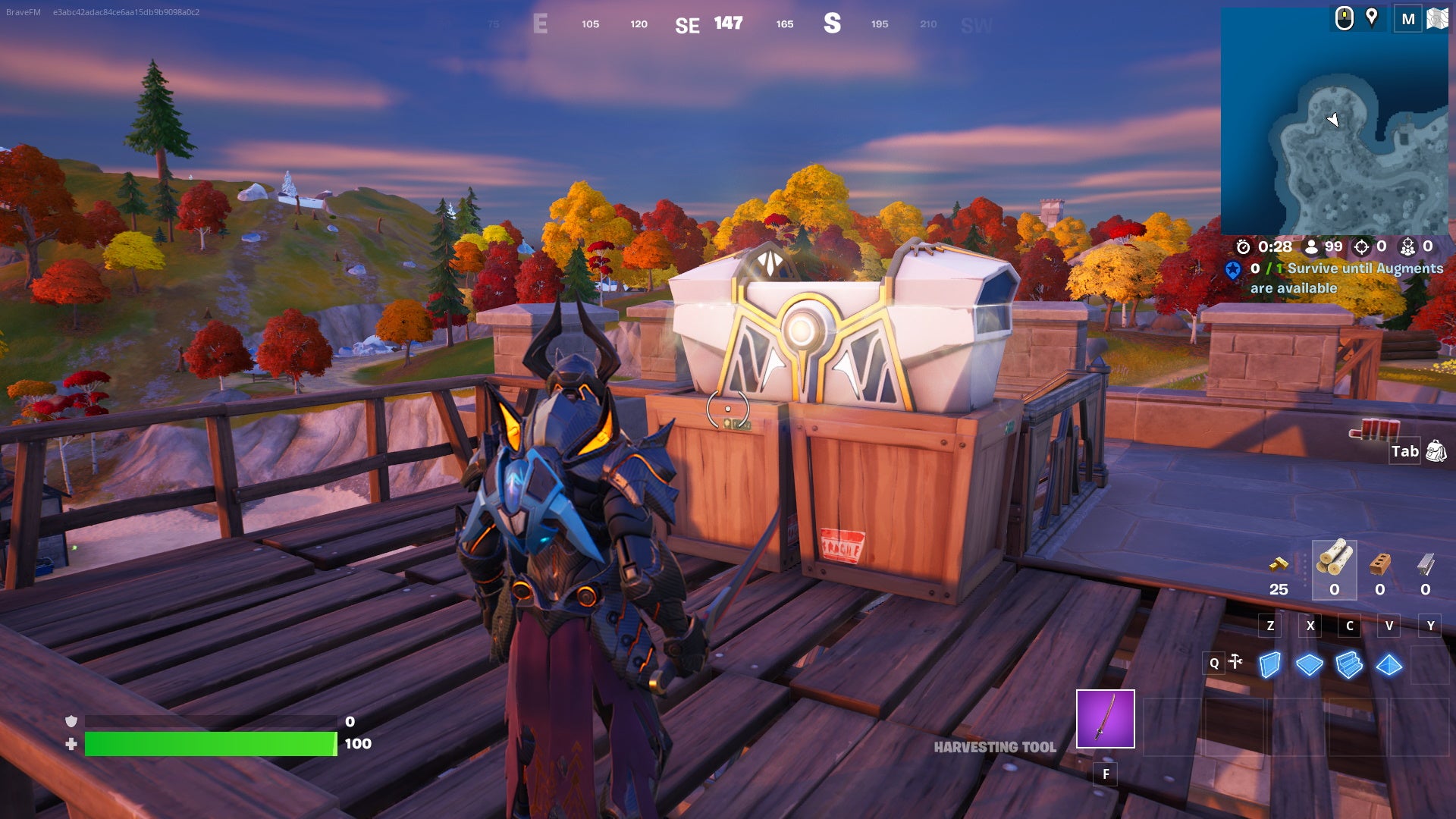Select the stairs build piece icon
Screen dimensions: 1456x819
click(x=1348, y=665)
